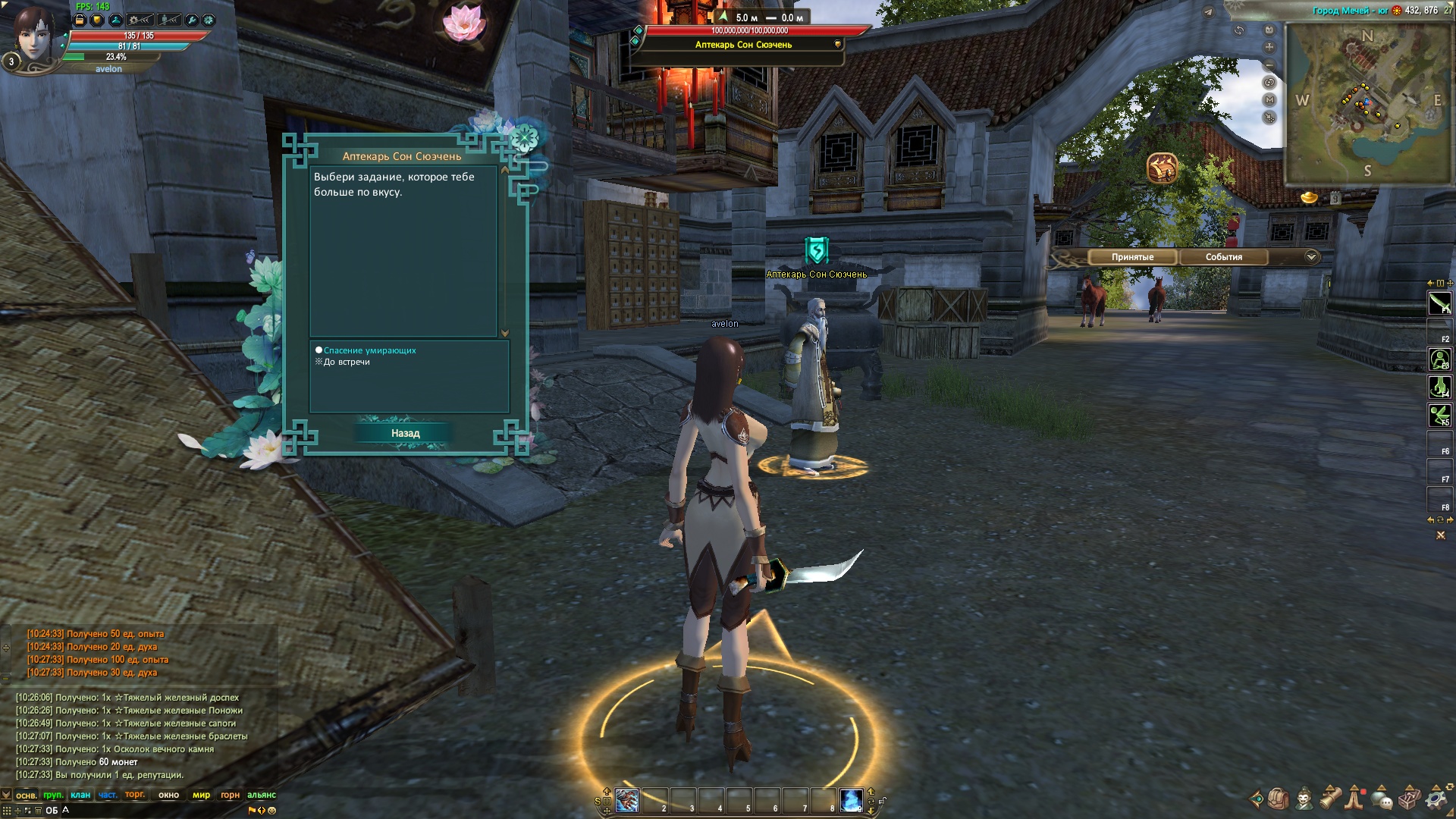Screen dimensions: 1456x819
Task: Select the 'До встречи' farewell option
Action: 347,362
